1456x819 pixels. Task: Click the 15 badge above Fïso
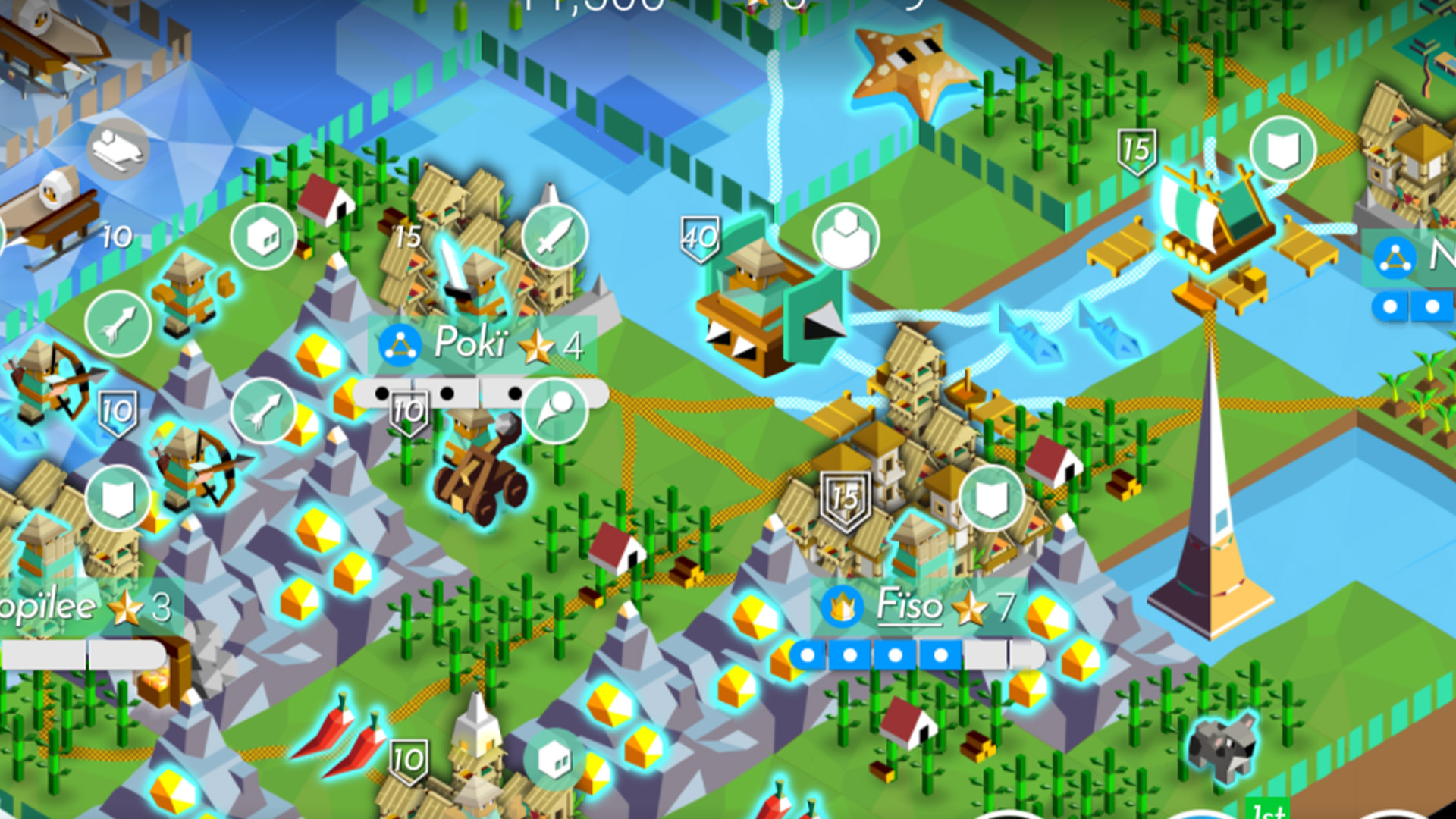point(844,497)
